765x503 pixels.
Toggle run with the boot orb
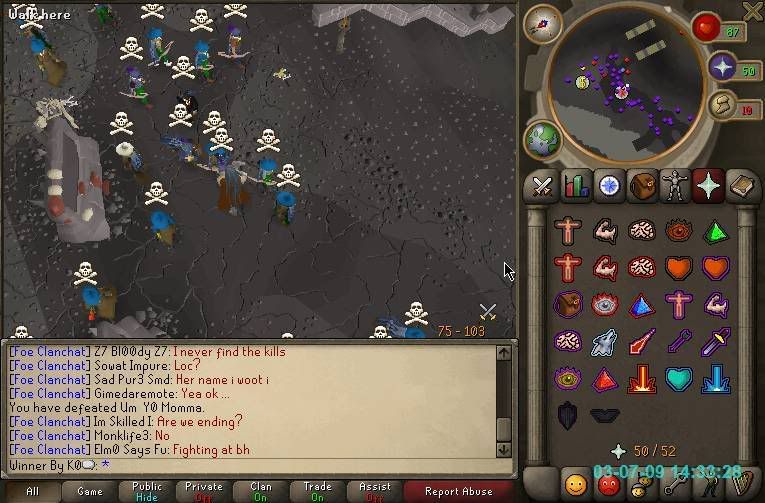point(720,106)
